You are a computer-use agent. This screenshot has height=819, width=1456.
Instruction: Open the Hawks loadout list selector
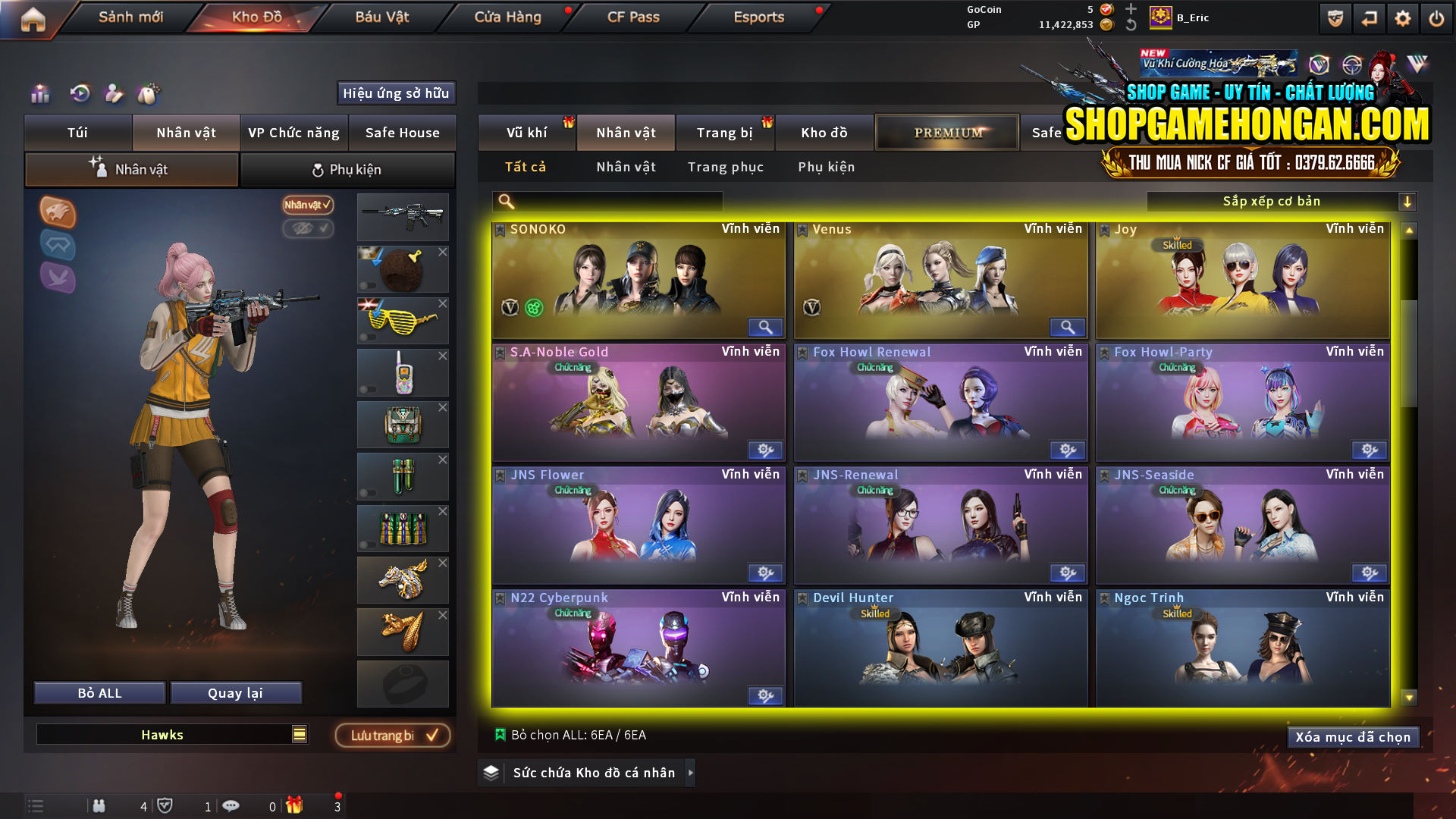(299, 734)
